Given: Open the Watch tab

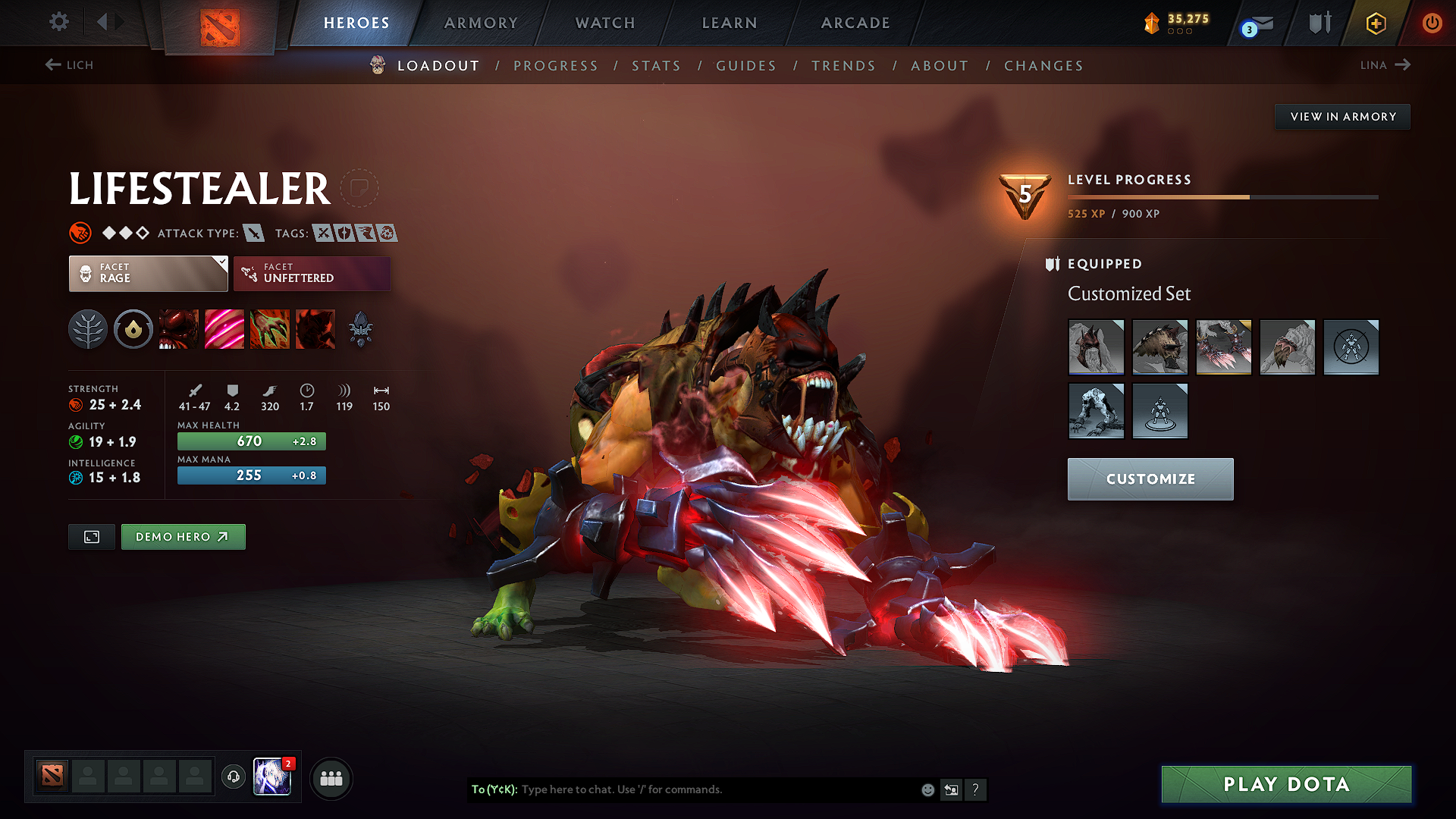Looking at the screenshot, I should 605,23.
